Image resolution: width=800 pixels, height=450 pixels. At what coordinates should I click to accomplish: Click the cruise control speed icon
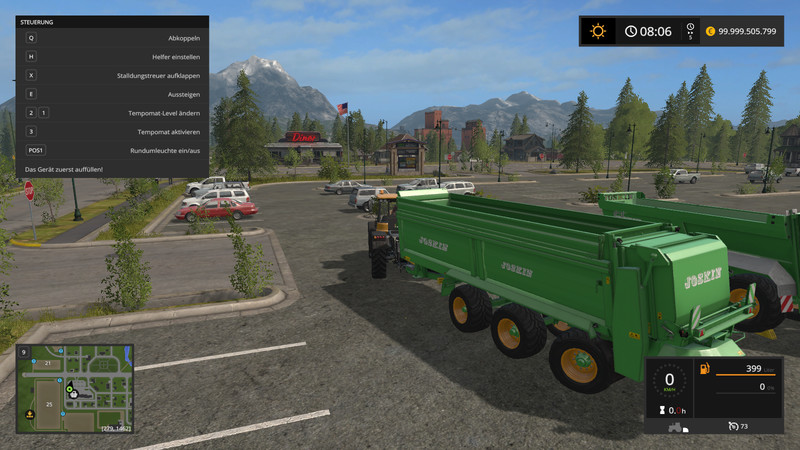click(x=734, y=427)
